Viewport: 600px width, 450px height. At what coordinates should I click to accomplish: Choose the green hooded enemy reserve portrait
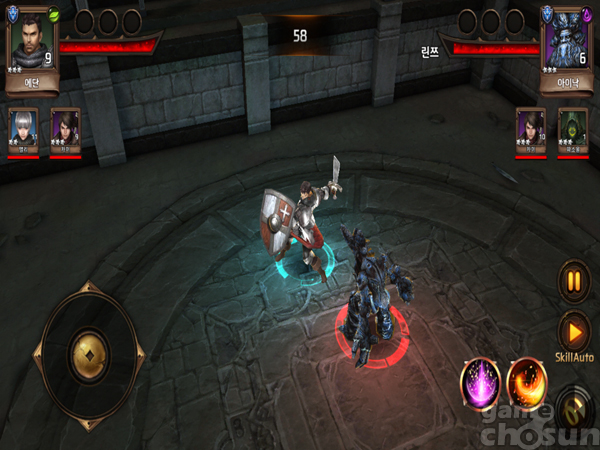click(573, 130)
